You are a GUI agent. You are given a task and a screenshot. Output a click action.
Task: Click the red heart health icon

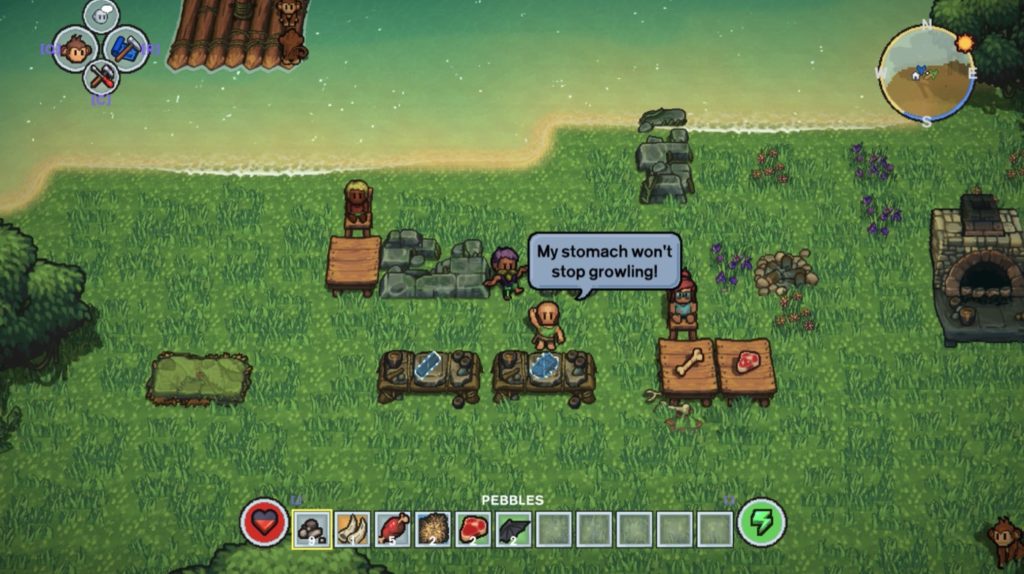[x=264, y=523]
